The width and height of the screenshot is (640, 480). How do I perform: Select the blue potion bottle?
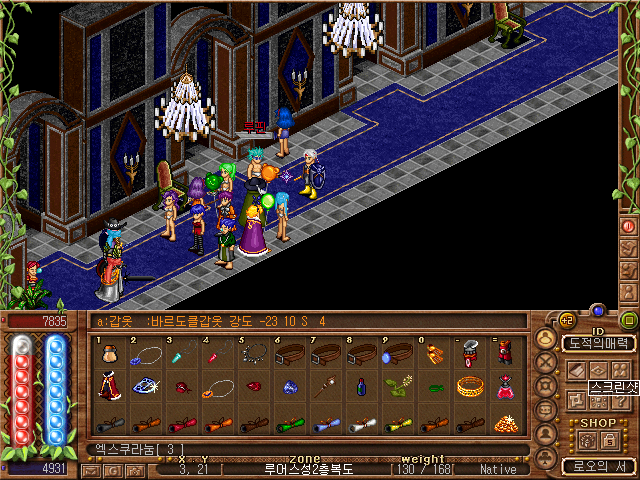(362, 387)
